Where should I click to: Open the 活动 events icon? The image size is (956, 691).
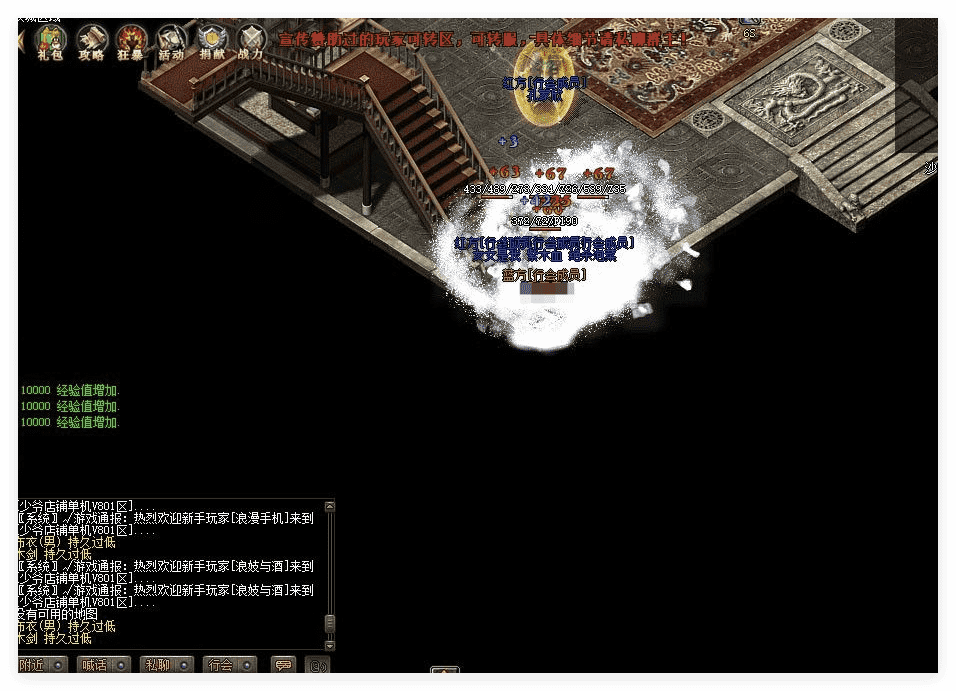coord(171,40)
